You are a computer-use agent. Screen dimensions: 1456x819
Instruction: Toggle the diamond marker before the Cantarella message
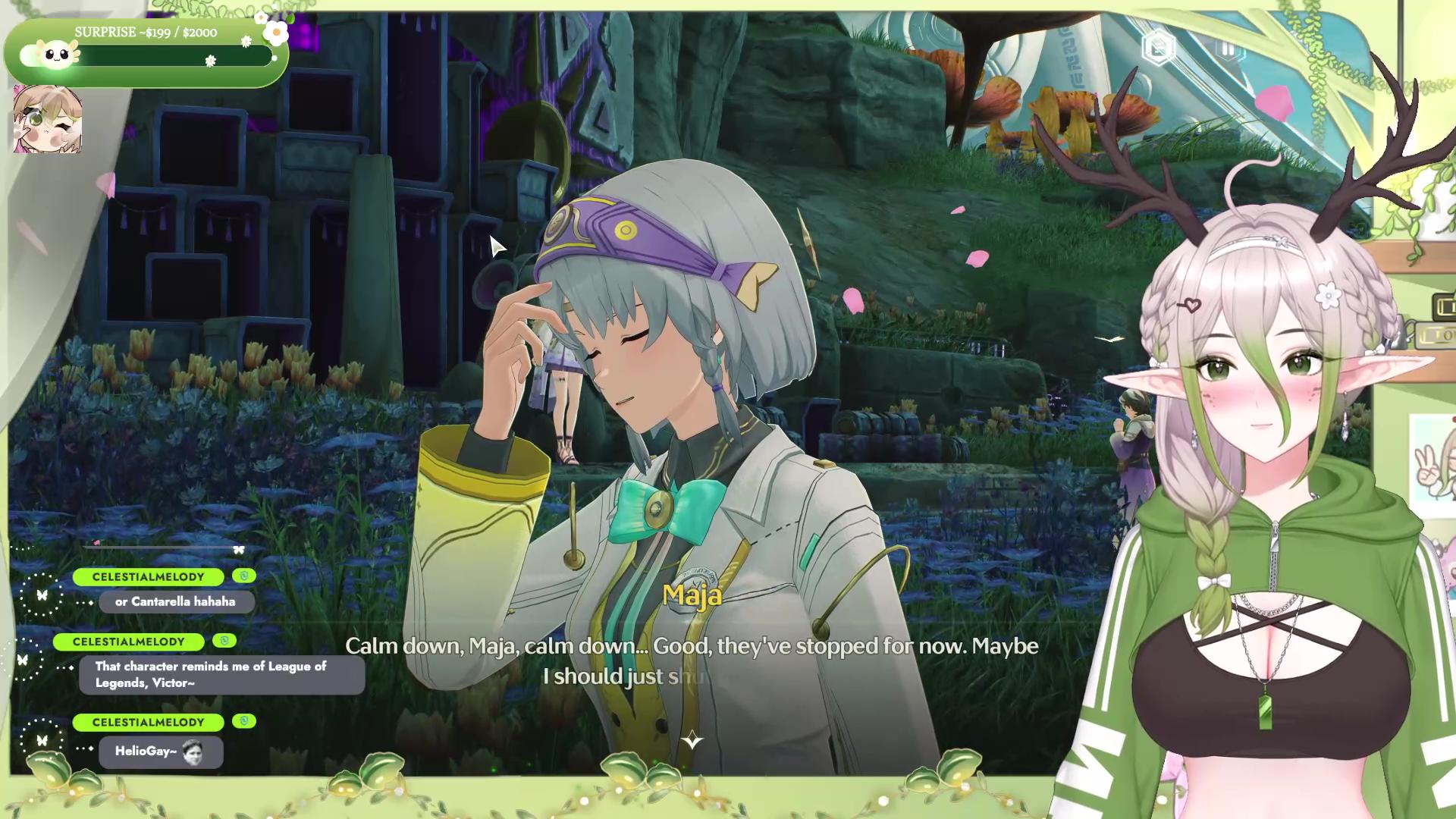point(89,601)
